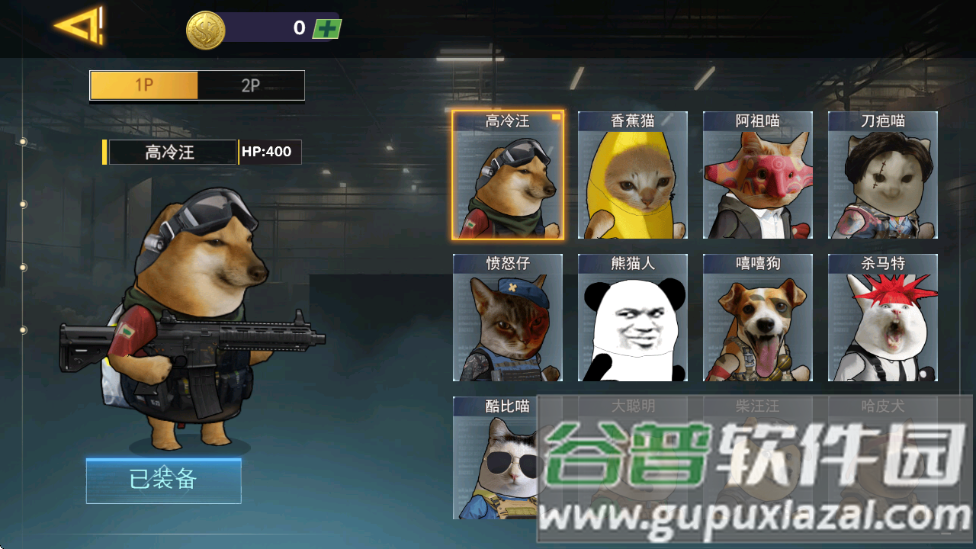Screen dimensions: 976x549
Task: Choose the 香蕉猫 banana cat character
Action: tap(632, 176)
